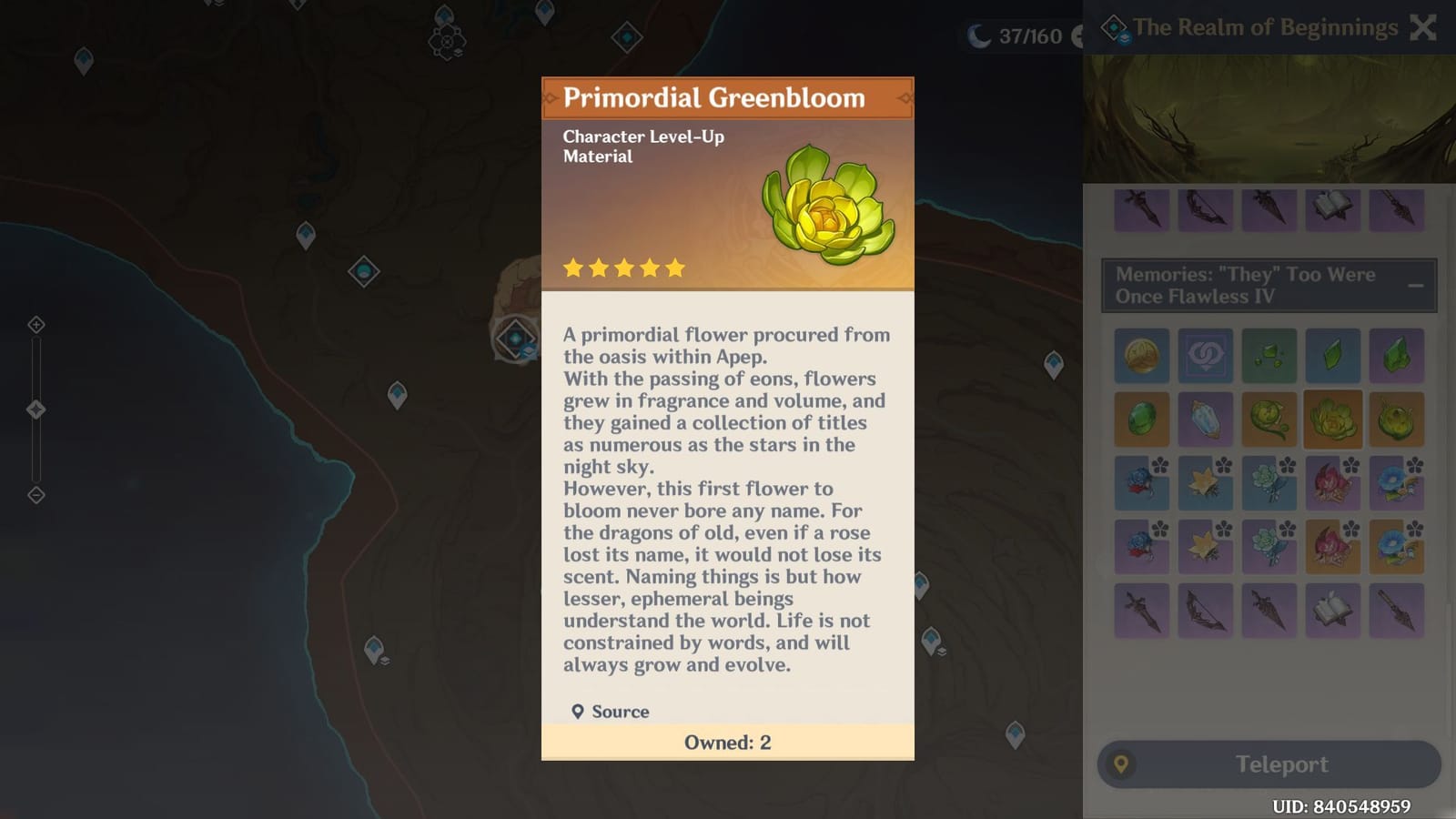Image resolution: width=1456 pixels, height=819 pixels.
Task: Click the sword weapon icon
Action: coord(1141,610)
